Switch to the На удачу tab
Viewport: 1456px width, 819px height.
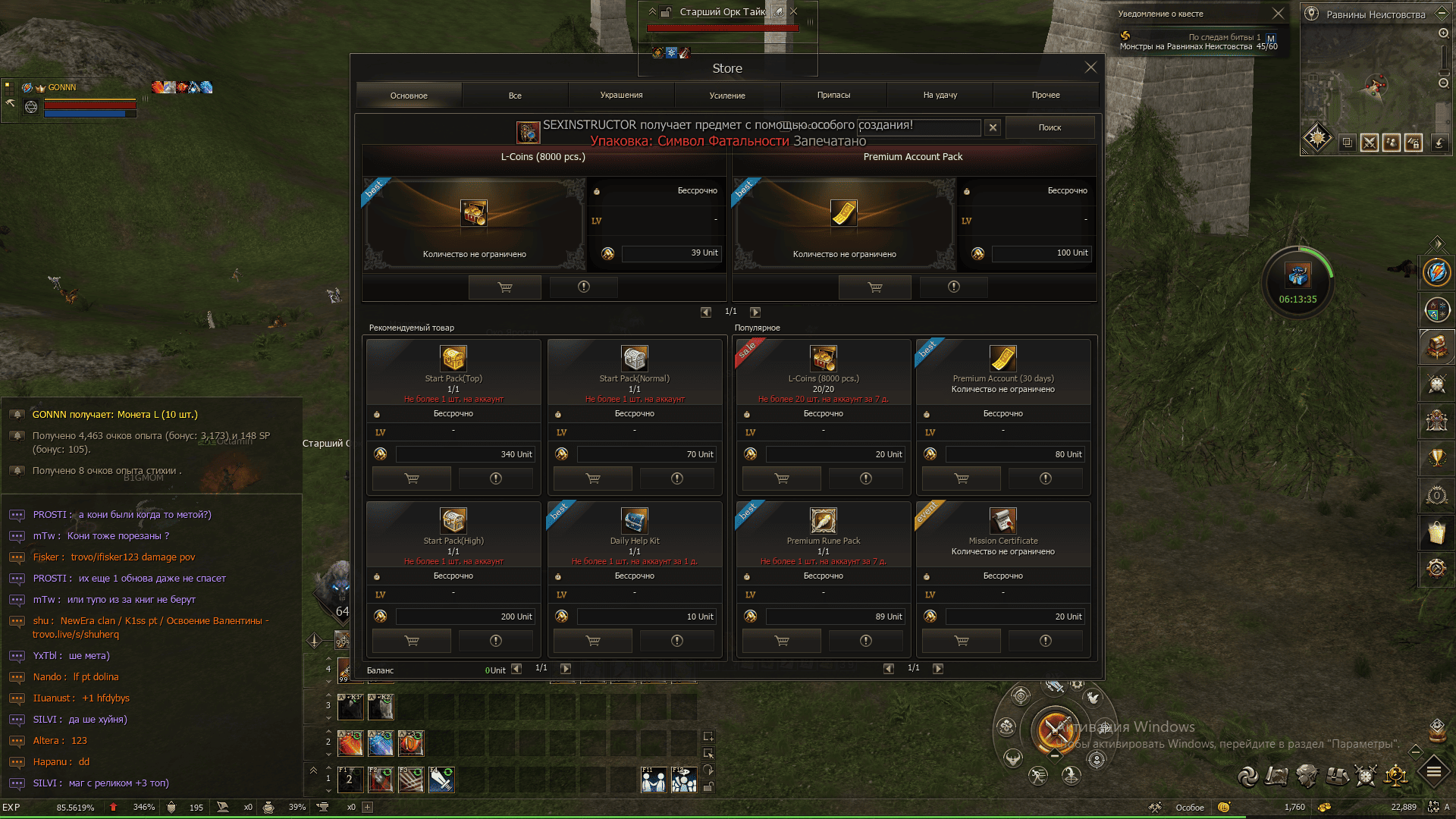click(x=940, y=96)
